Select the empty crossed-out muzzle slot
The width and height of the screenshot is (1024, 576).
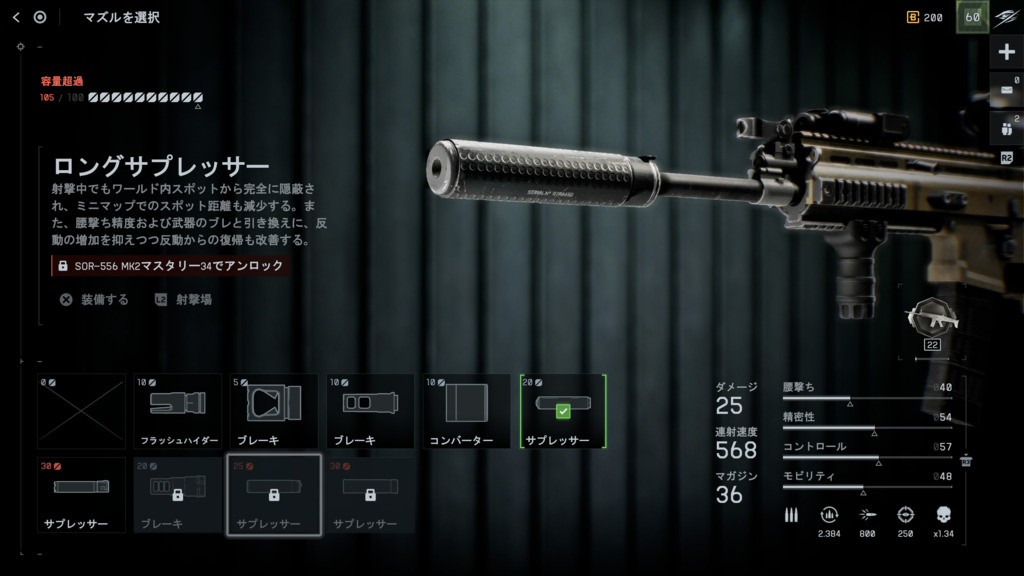(82, 411)
